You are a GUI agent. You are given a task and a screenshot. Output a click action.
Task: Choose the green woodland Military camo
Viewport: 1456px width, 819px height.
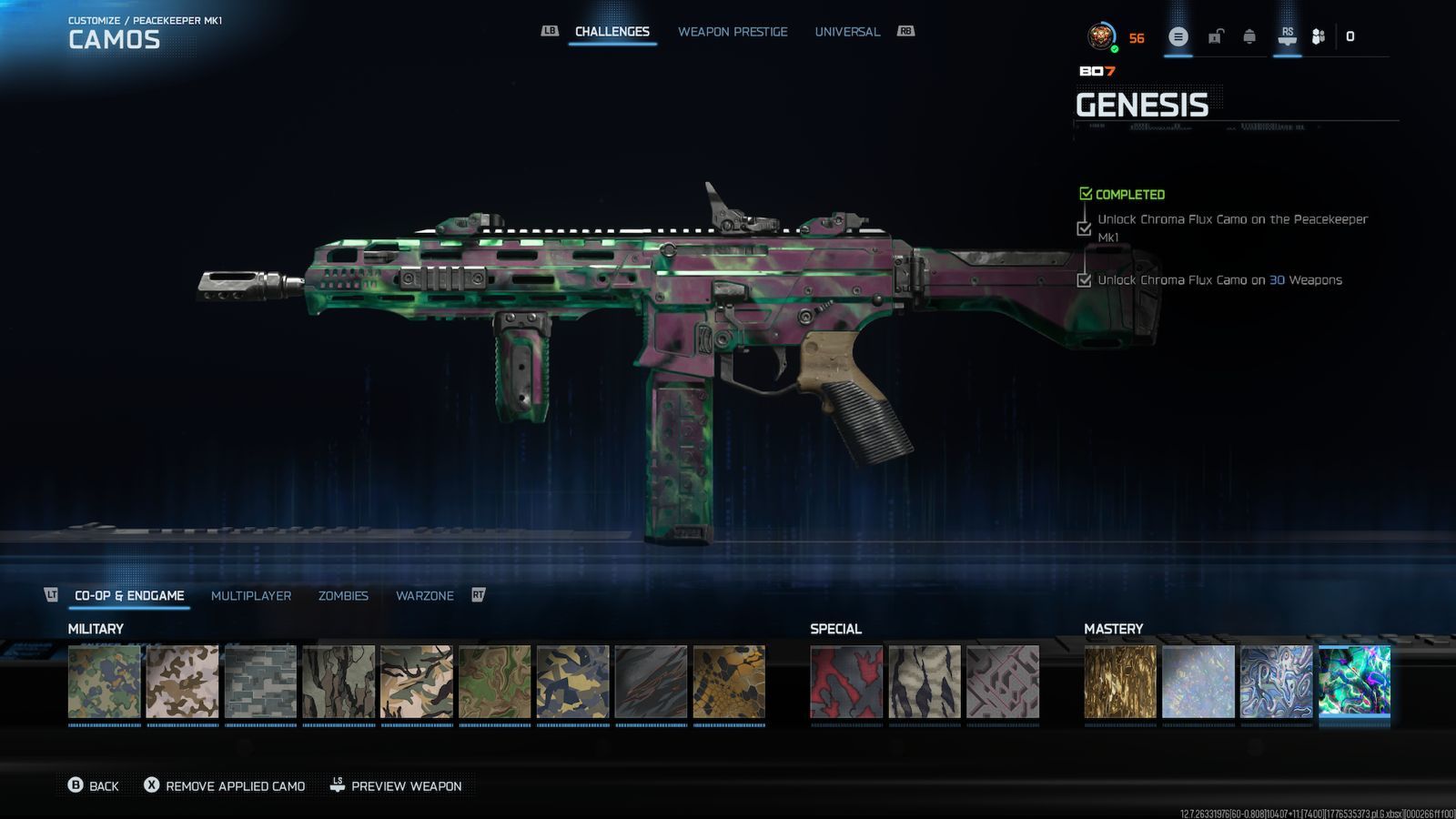pyautogui.click(x=105, y=682)
